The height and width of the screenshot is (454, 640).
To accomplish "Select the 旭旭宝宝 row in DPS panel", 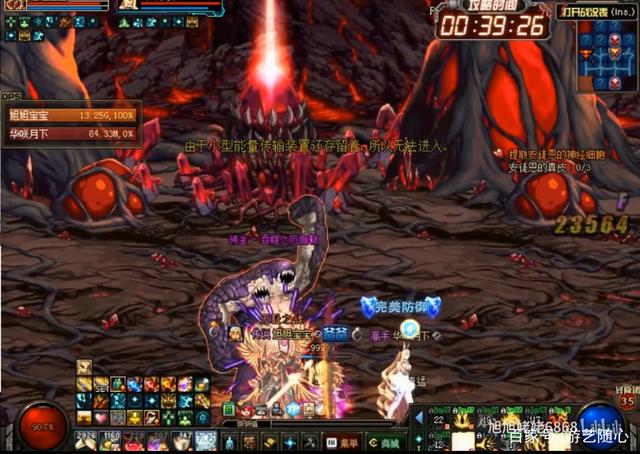I will tap(70, 116).
